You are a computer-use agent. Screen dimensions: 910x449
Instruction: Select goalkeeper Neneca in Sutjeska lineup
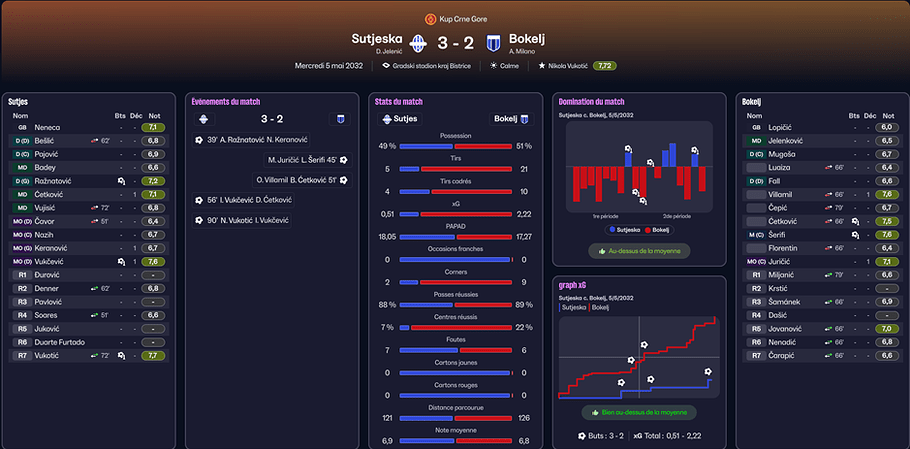pos(48,128)
